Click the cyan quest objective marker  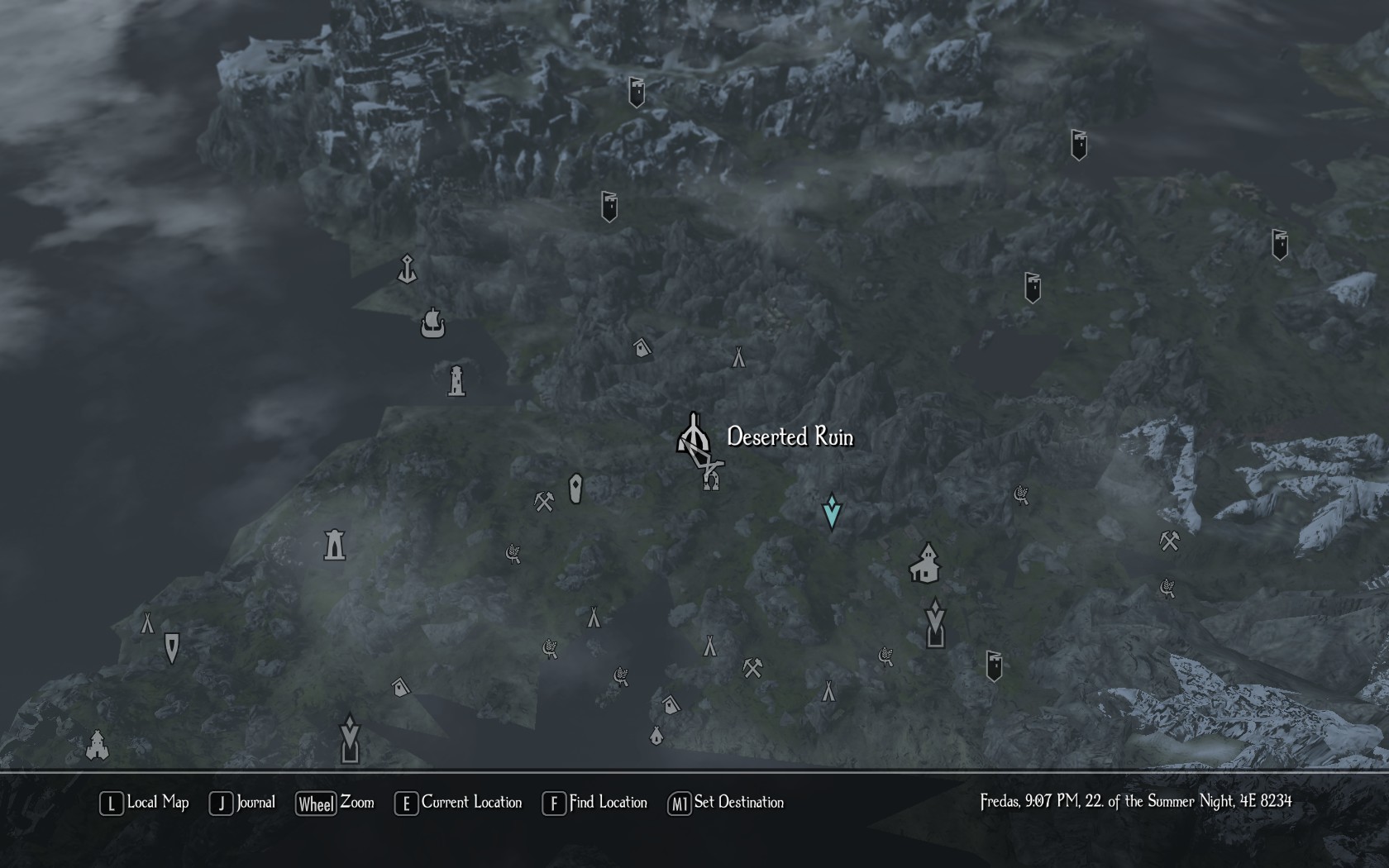pos(832,512)
